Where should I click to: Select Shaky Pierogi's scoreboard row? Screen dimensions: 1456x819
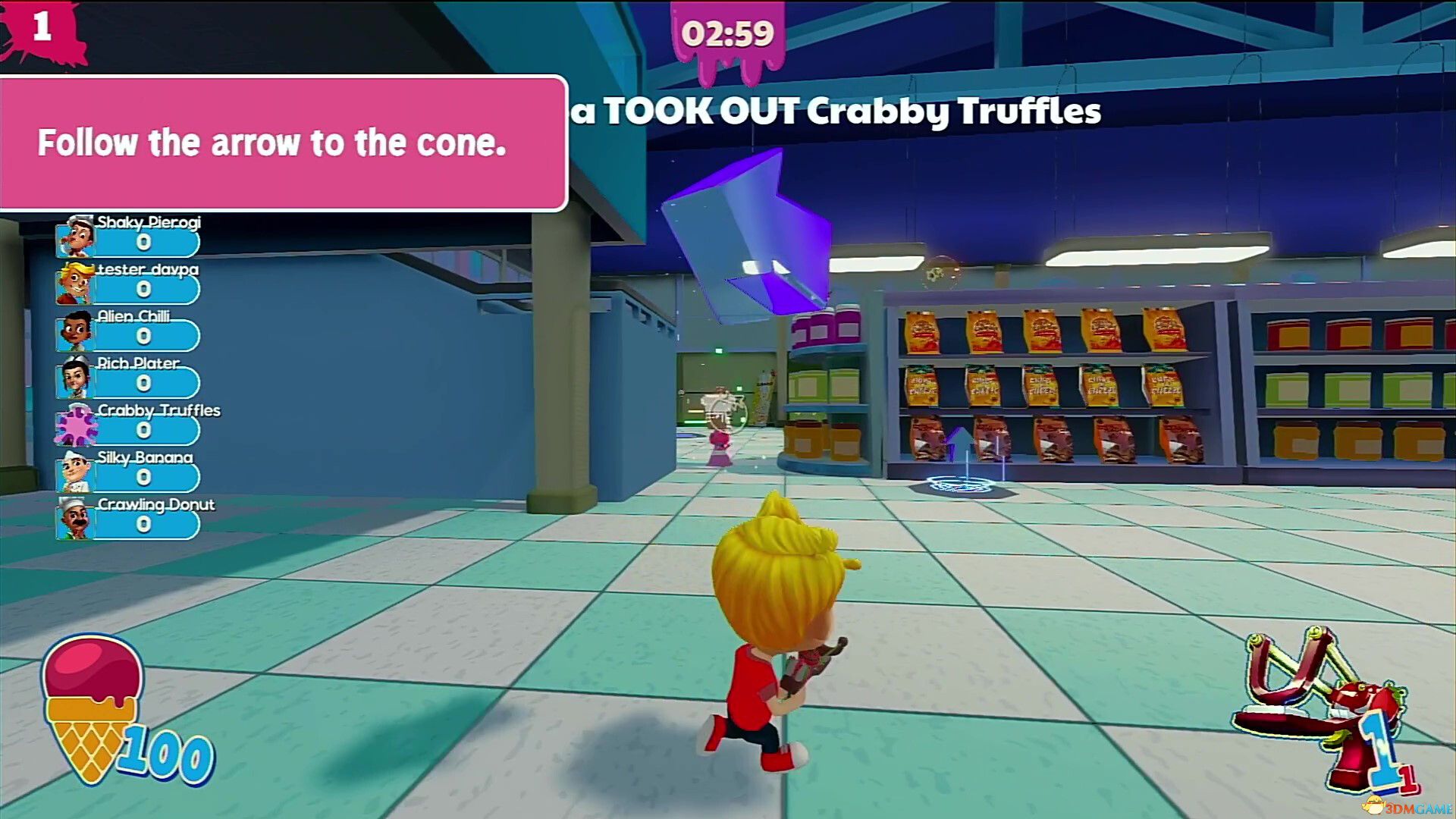click(129, 236)
